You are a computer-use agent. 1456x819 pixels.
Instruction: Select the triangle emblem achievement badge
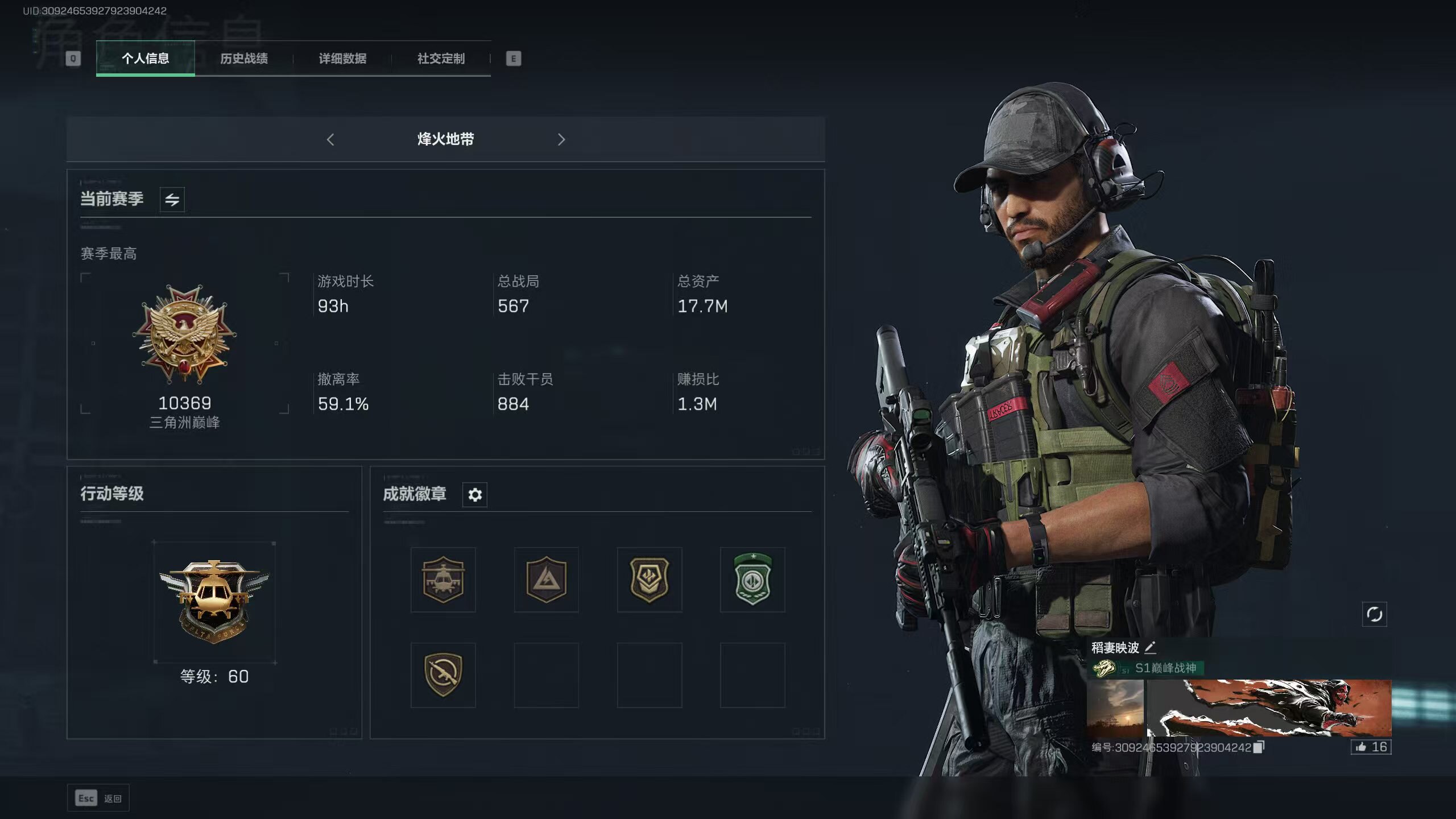(546, 580)
